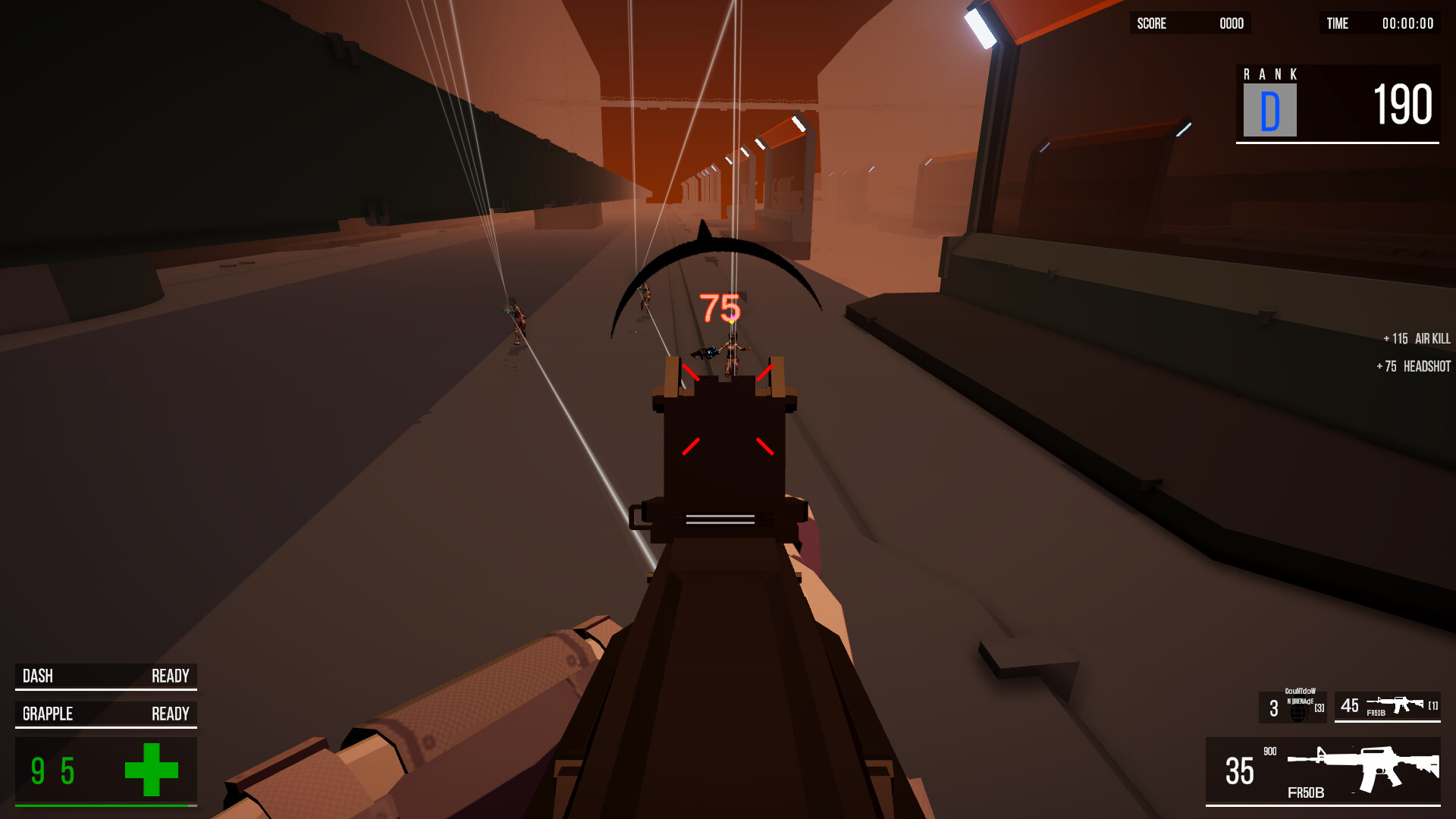
Task: Toggle the DASH READY indicator
Action: point(105,676)
